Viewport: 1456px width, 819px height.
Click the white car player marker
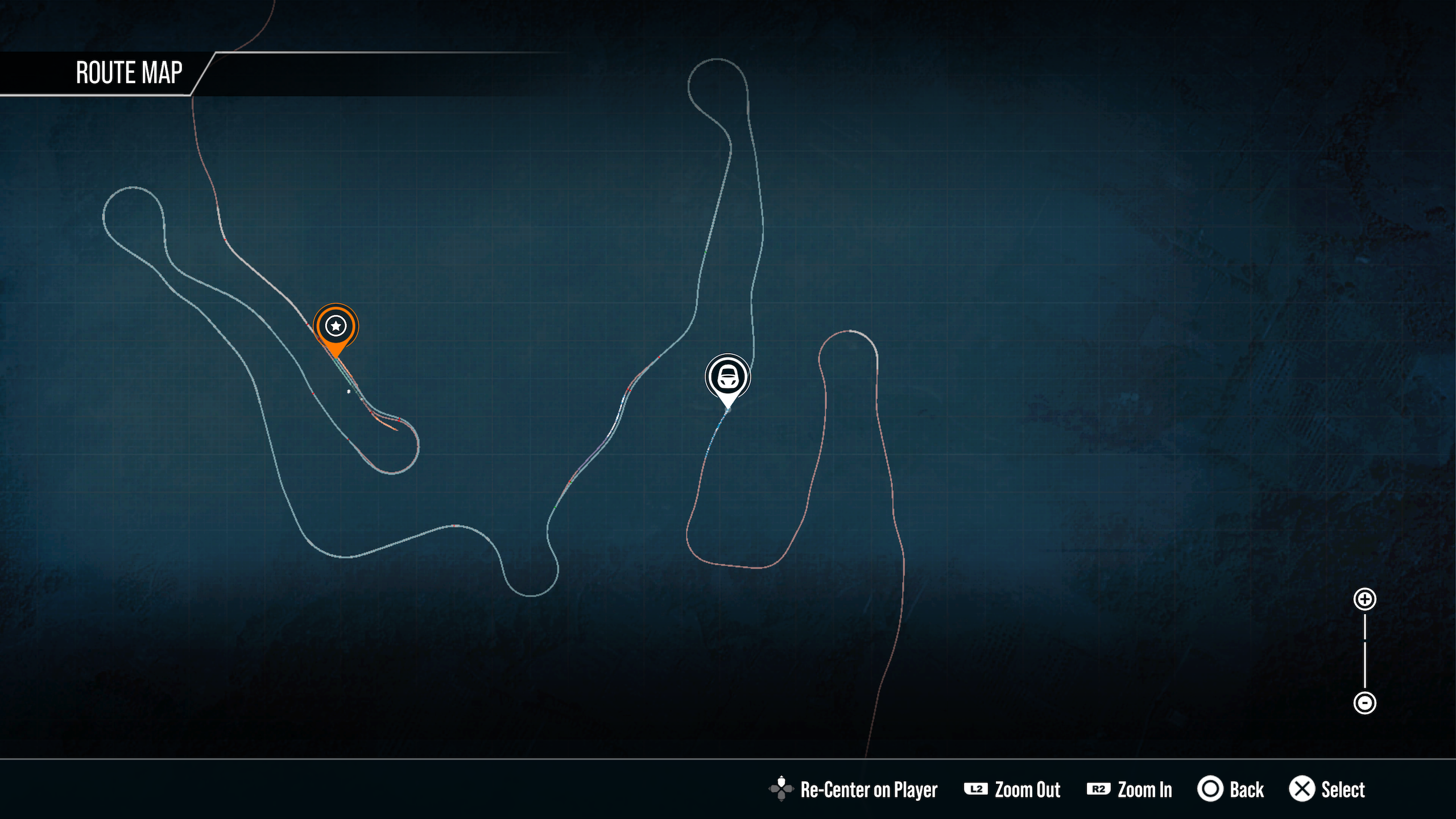[727, 377]
